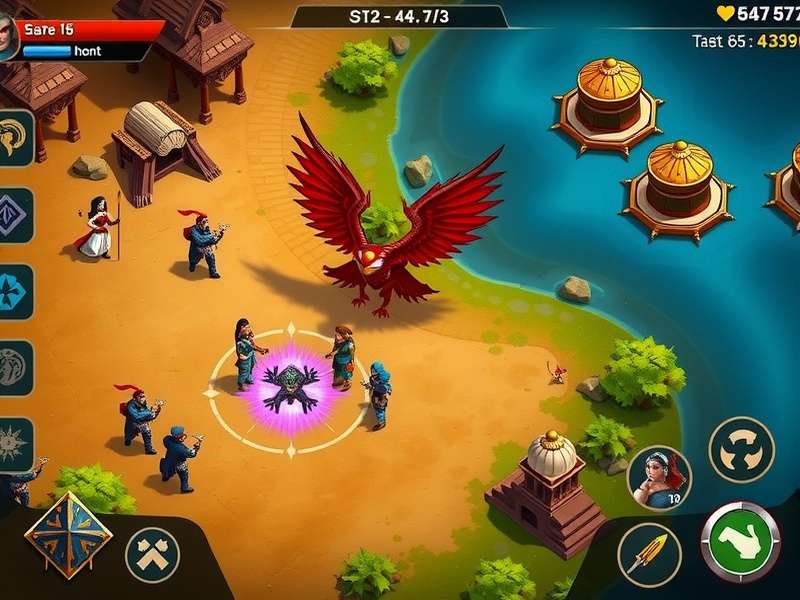Open the large diamond compass emblem

[x=68, y=535]
